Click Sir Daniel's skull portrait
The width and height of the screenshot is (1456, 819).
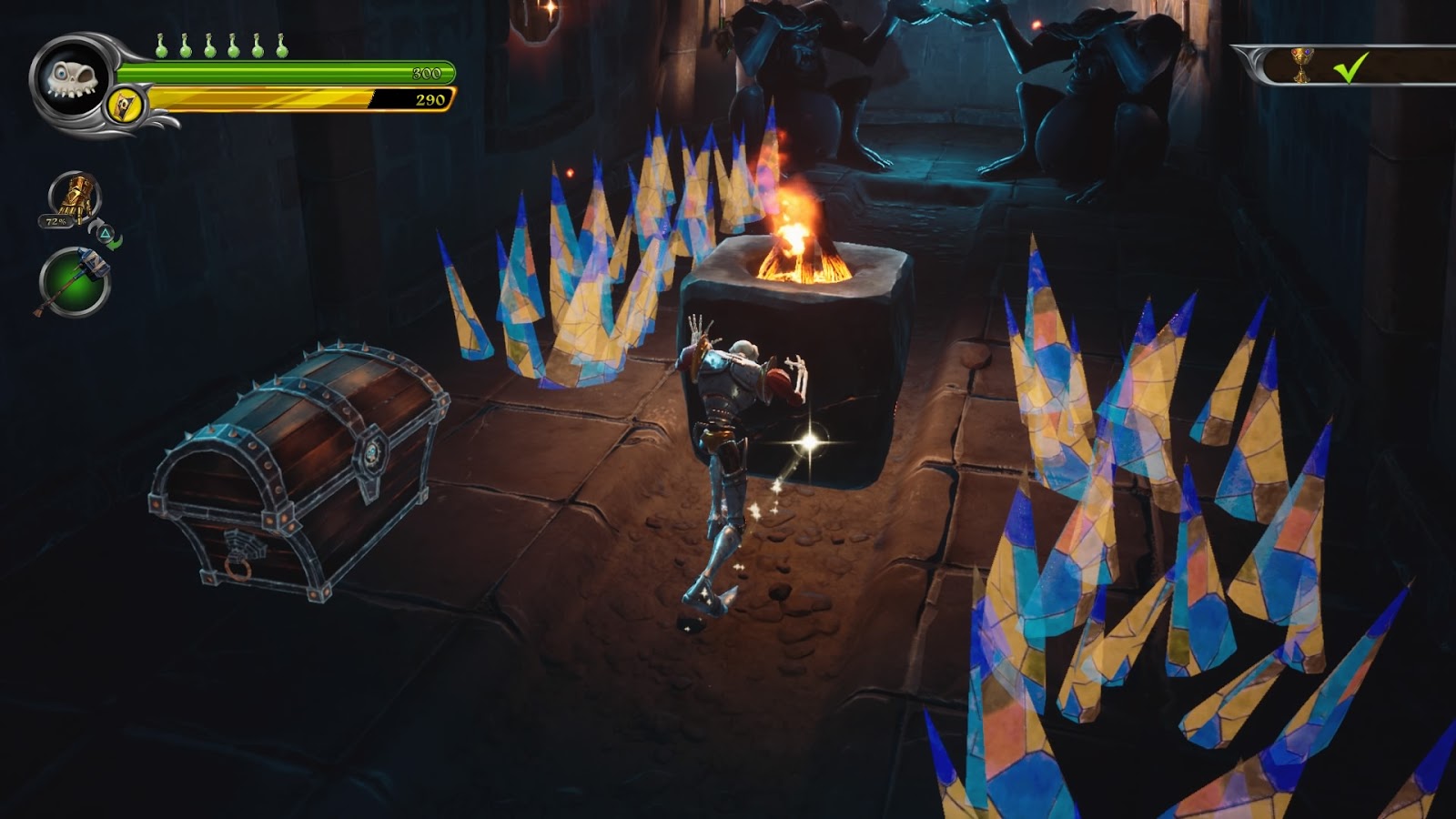(x=73, y=77)
